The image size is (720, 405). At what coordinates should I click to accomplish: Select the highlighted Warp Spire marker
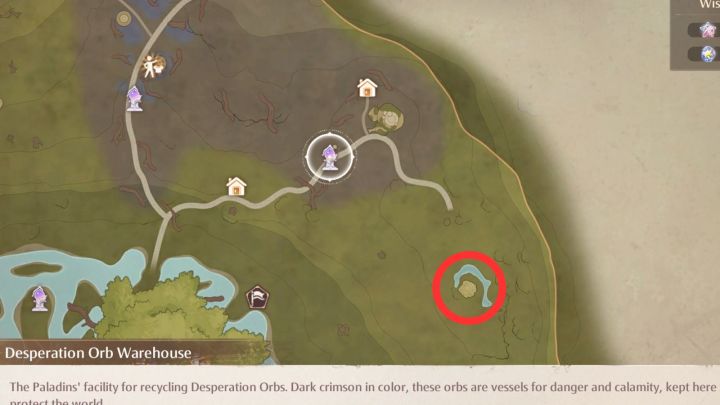pyautogui.click(x=328, y=156)
